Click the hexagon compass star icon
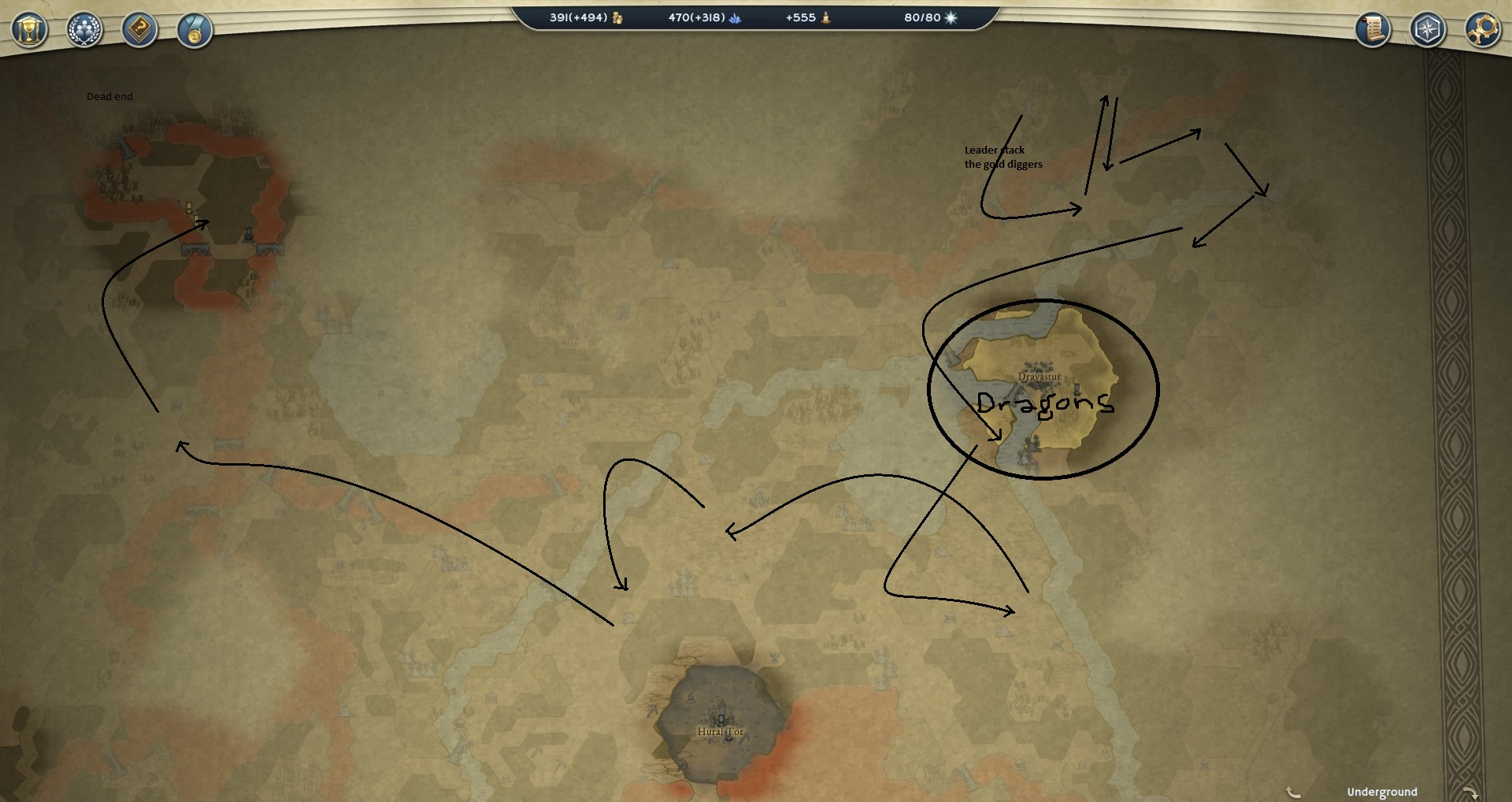The height and width of the screenshot is (802, 1512). coord(1428,30)
